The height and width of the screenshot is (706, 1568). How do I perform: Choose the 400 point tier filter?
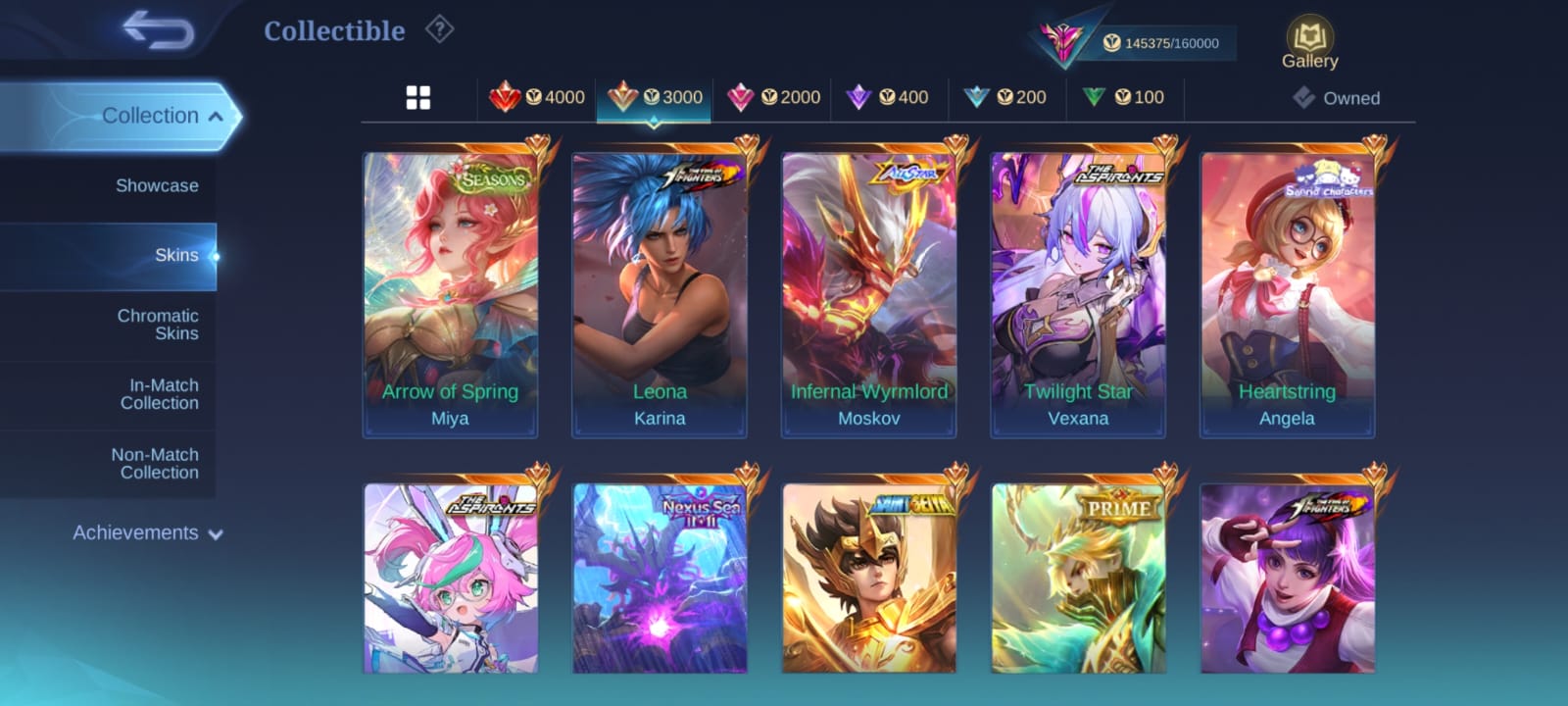(x=889, y=97)
